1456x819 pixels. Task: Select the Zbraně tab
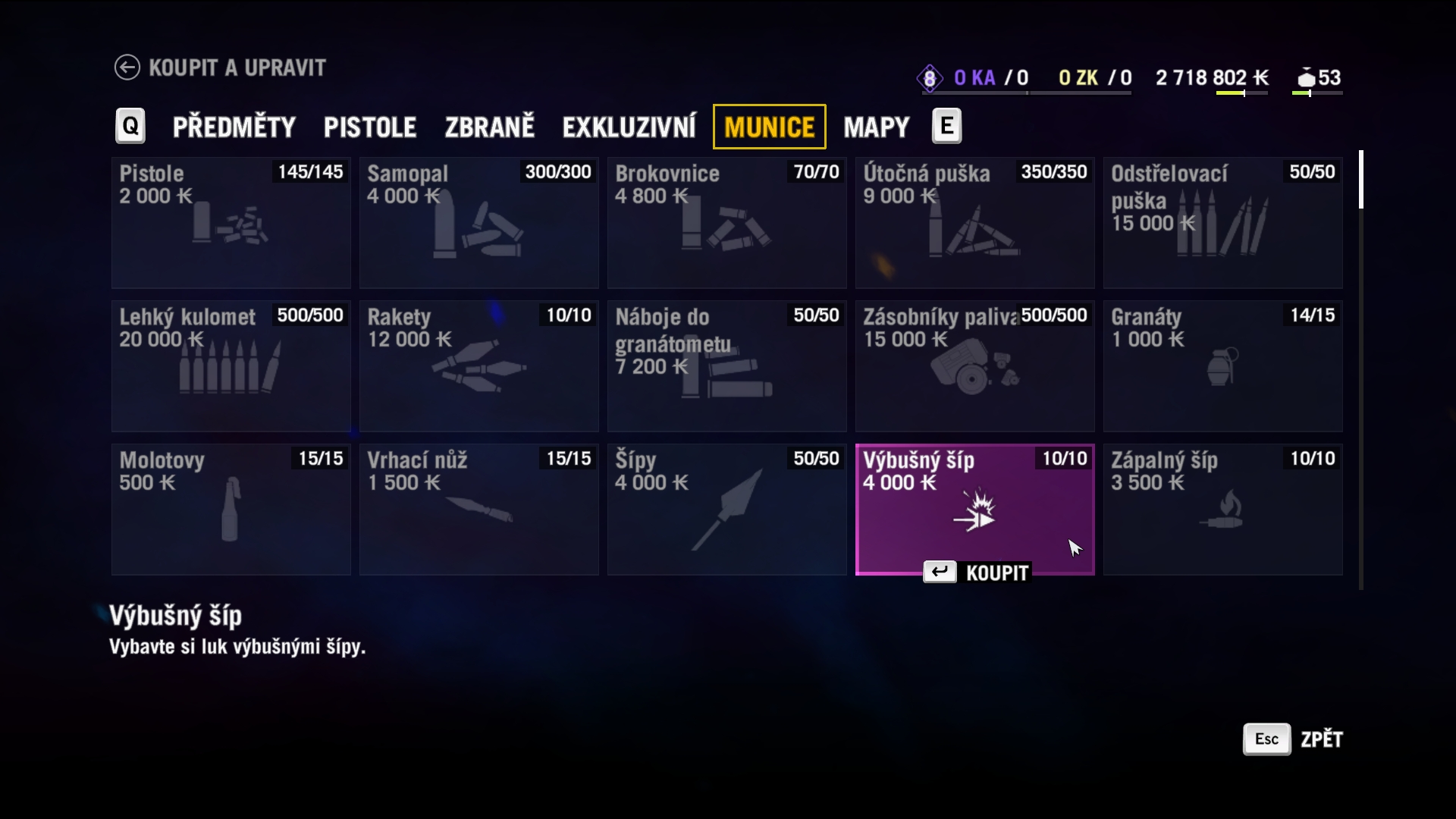point(489,127)
